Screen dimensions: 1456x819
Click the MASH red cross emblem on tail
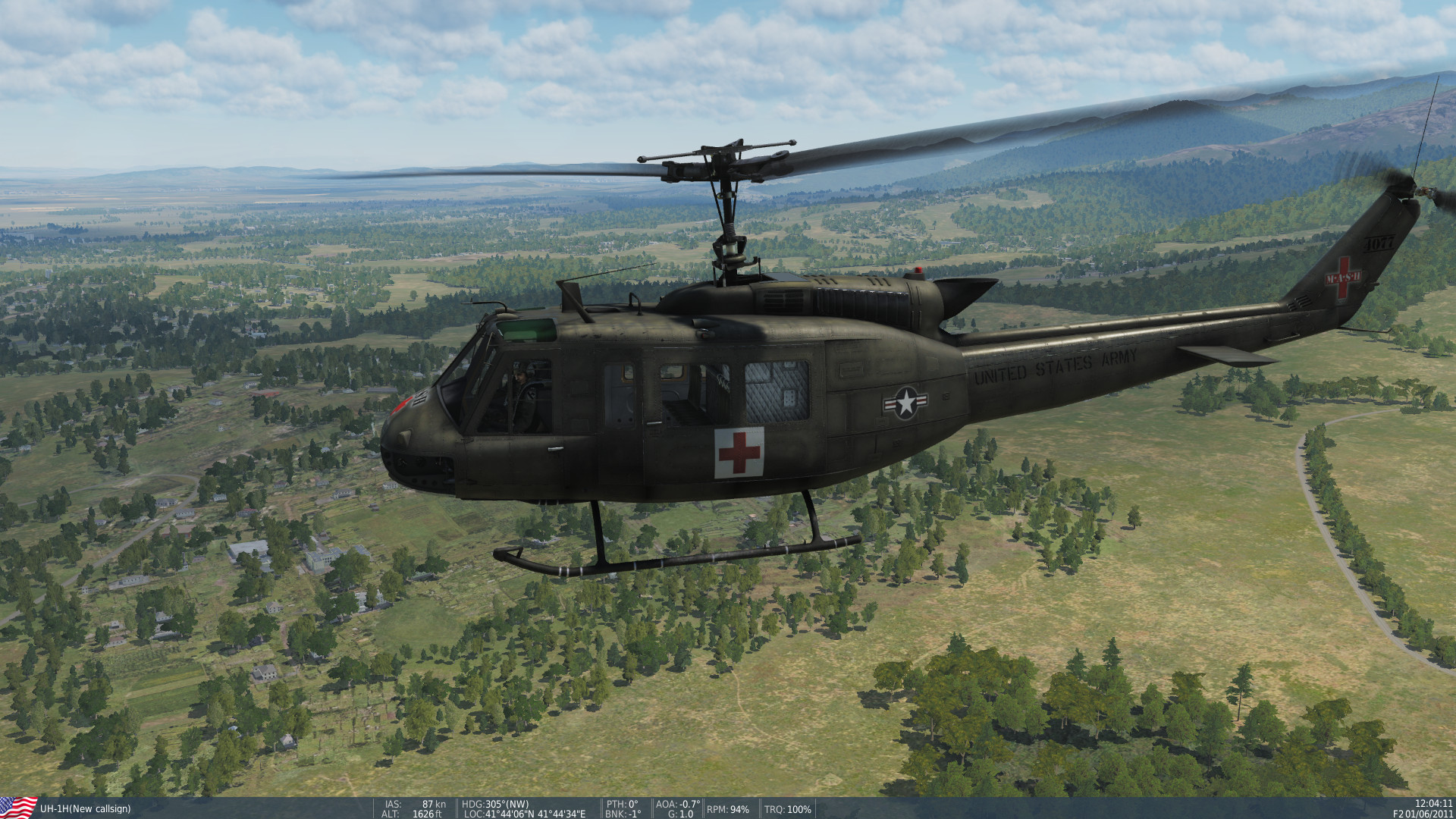click(x=1344, y=276)
